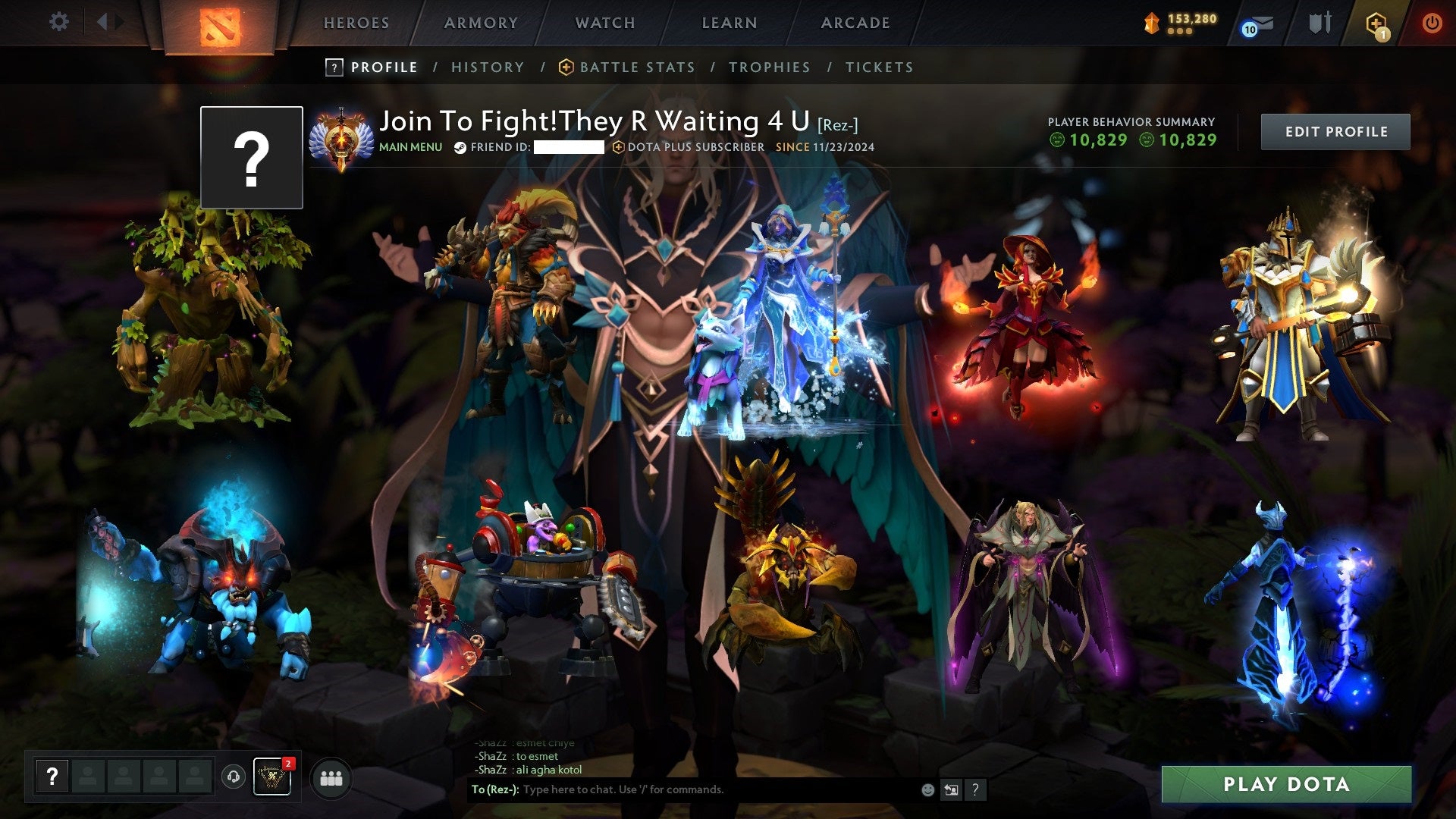Open the emoticon picker in chat

[927, 789]
